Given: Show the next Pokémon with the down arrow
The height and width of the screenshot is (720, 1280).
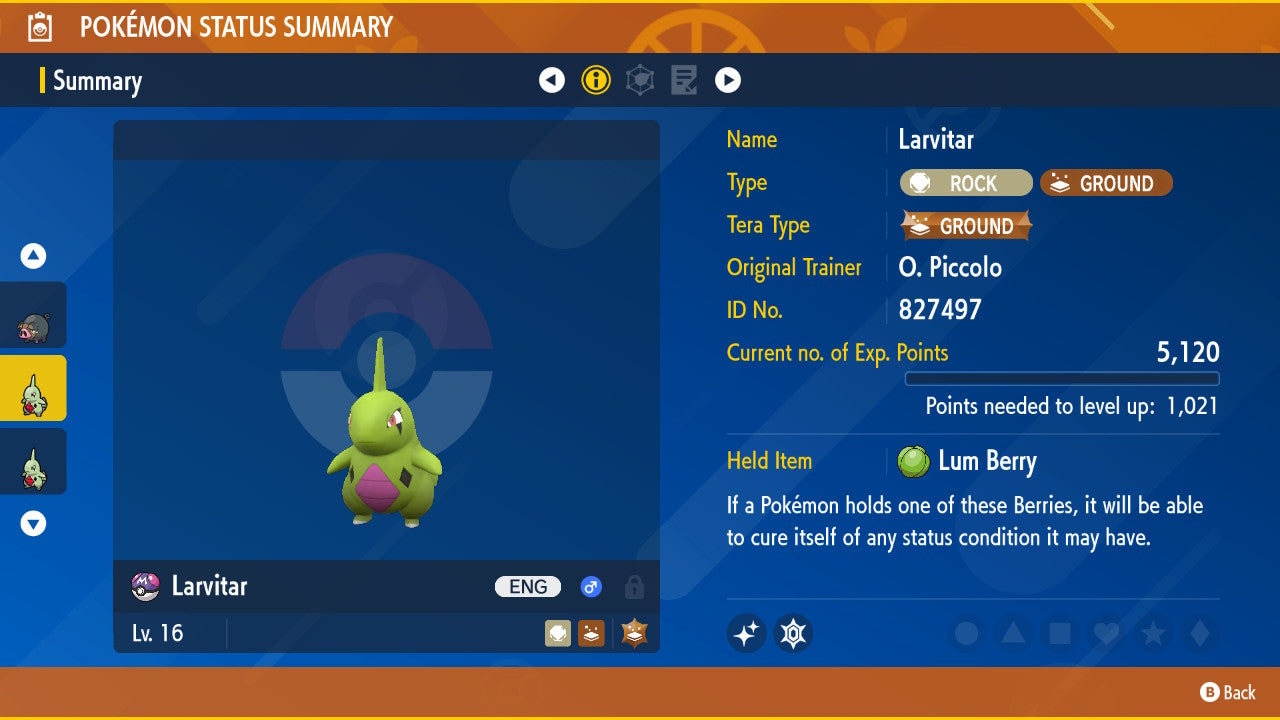Looking at the screenshot, I should pos(34,523).
